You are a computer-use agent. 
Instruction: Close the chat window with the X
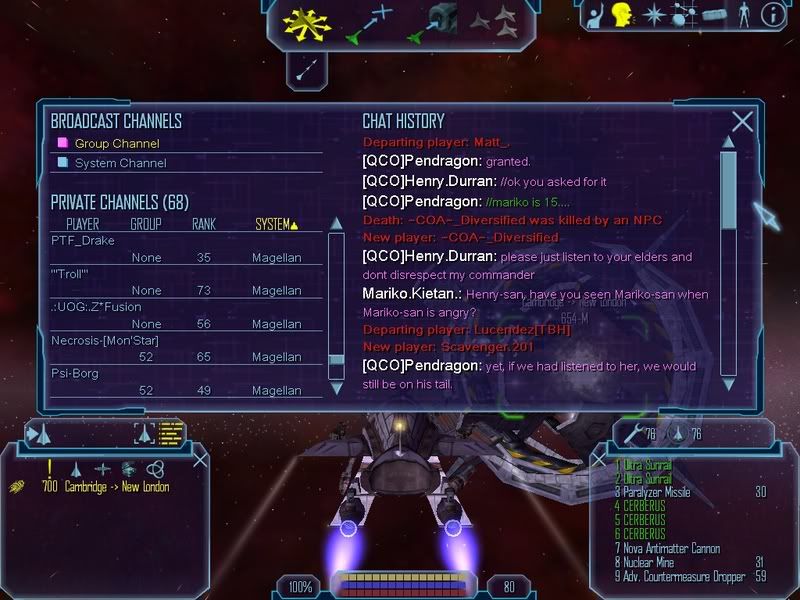tap(742, 122)
